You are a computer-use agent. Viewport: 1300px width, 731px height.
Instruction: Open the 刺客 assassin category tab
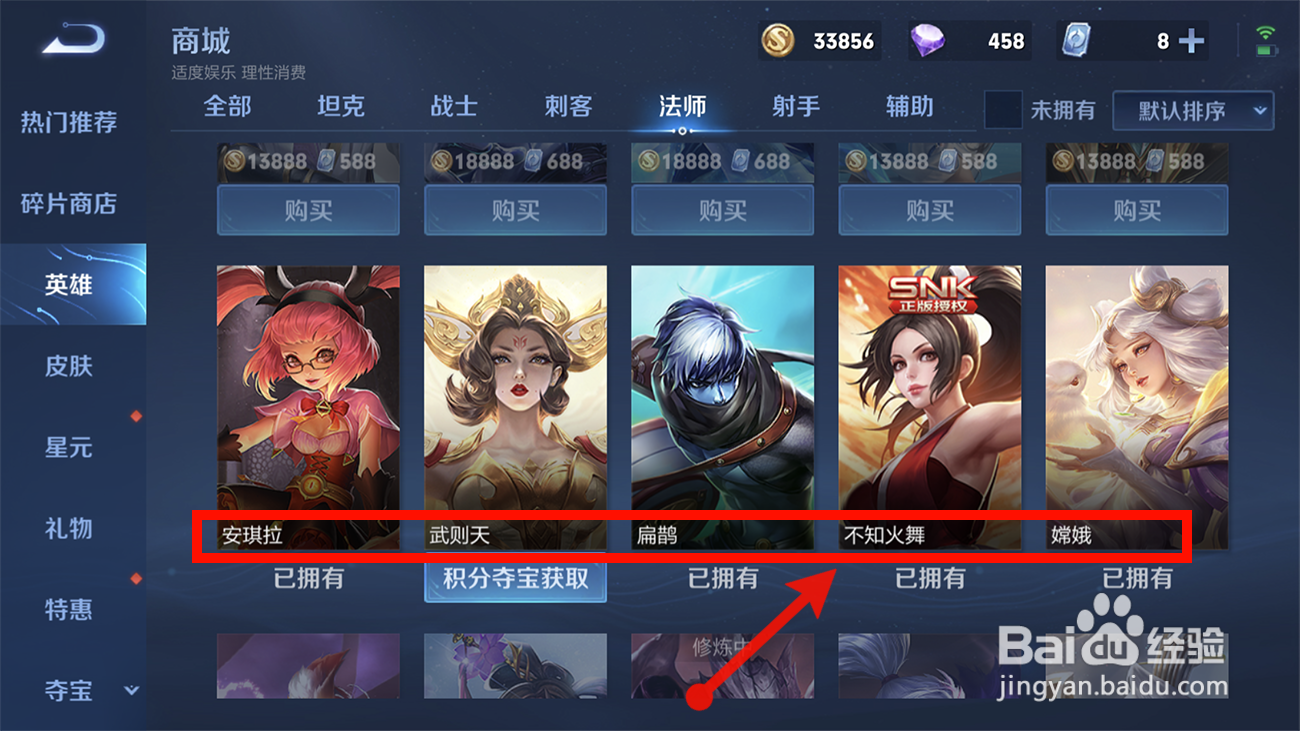[x=567, y=106]
